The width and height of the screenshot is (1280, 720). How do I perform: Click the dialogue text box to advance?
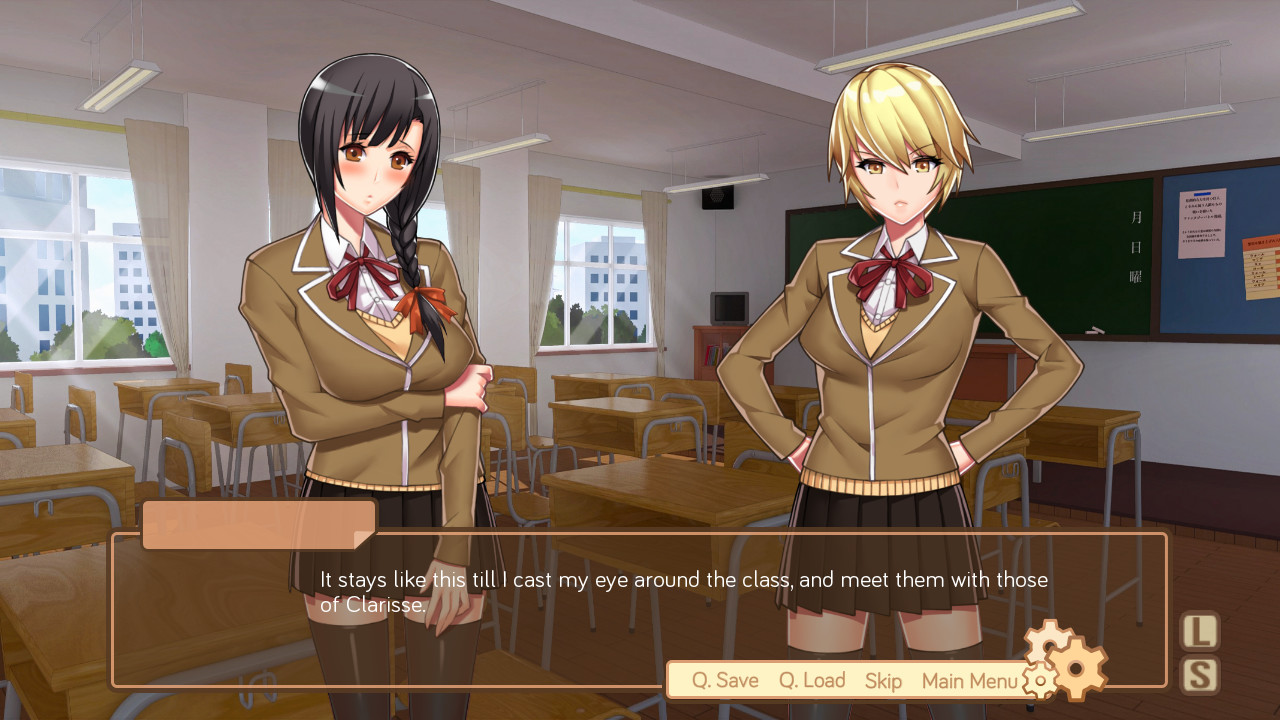tap(640, 600)
